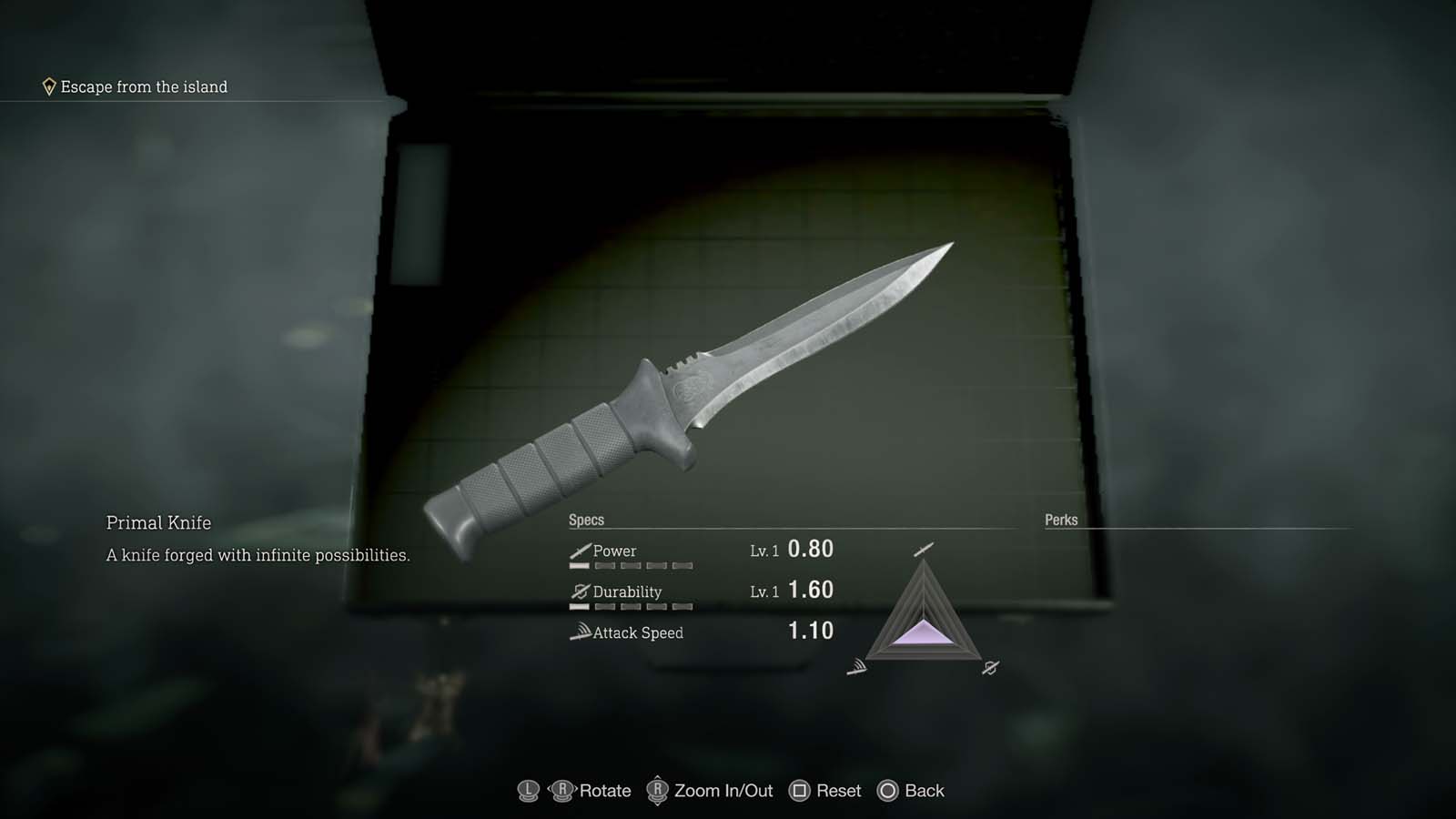Click the Reset label at the bottom
1456x819 pixels.
click(x=837, y=790)
